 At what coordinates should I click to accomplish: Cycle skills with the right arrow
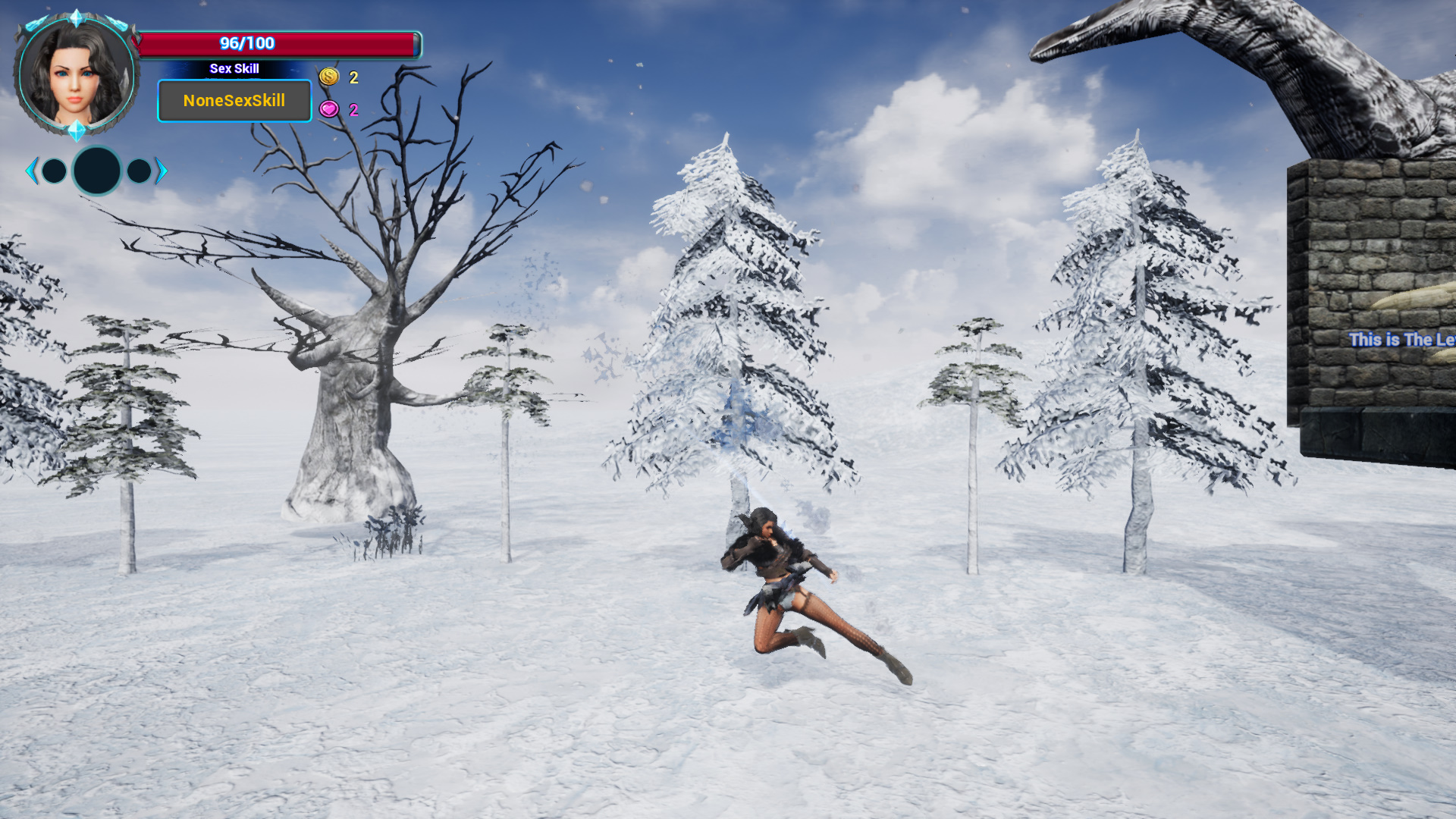click(160, 171)
